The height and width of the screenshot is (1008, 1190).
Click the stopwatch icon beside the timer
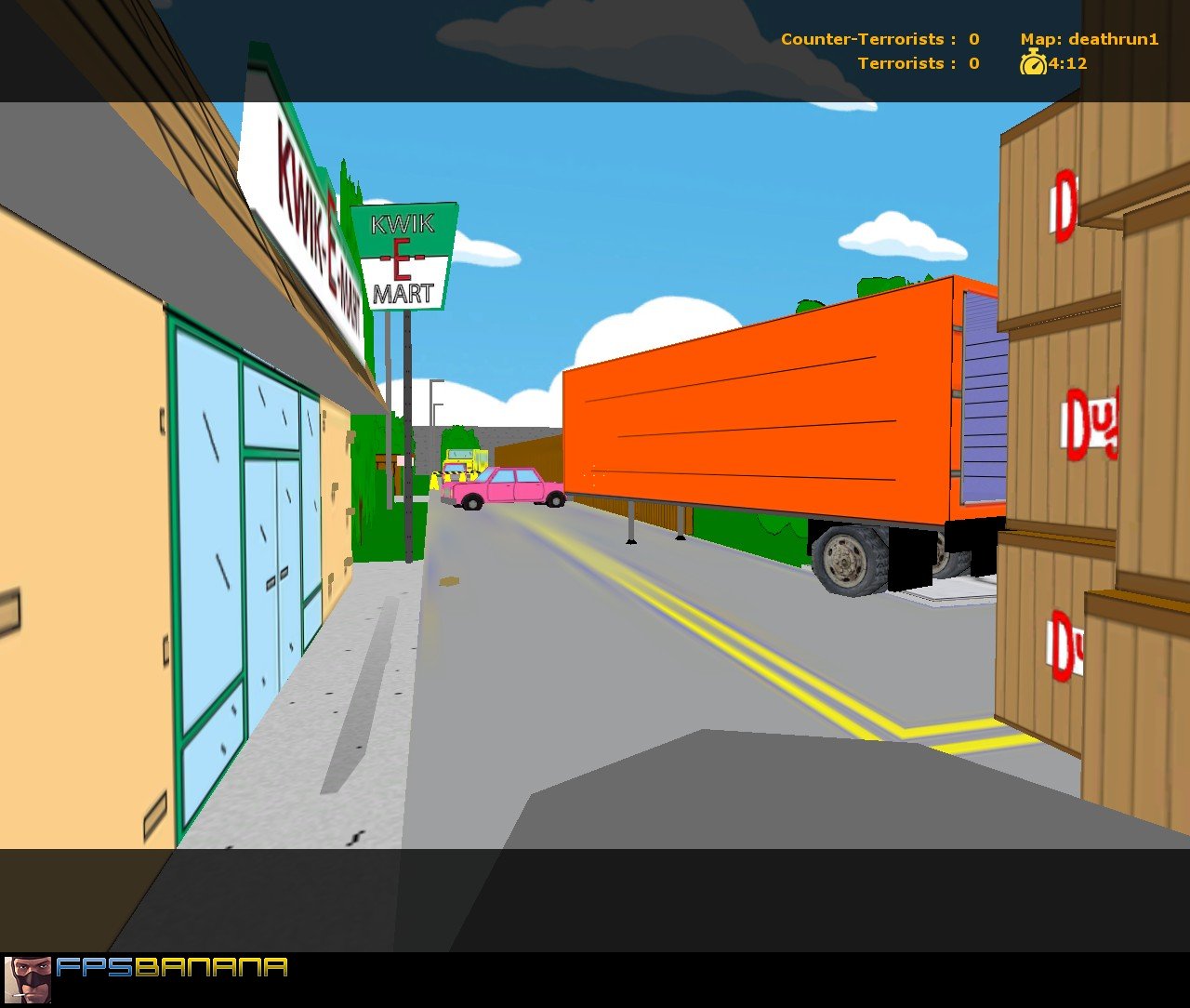point(1035,64)
